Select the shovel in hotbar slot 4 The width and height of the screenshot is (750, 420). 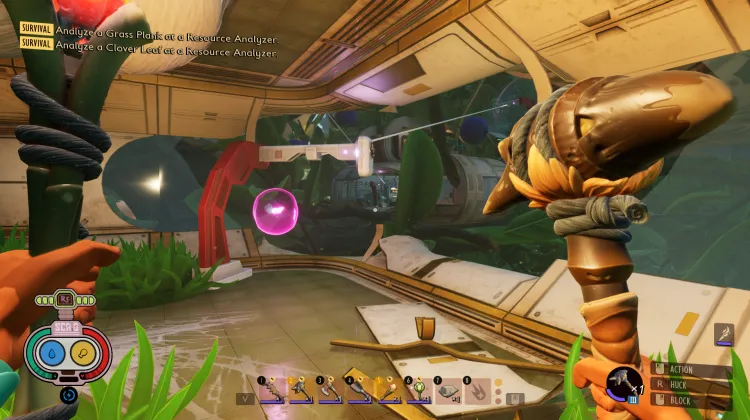(360, 388)
